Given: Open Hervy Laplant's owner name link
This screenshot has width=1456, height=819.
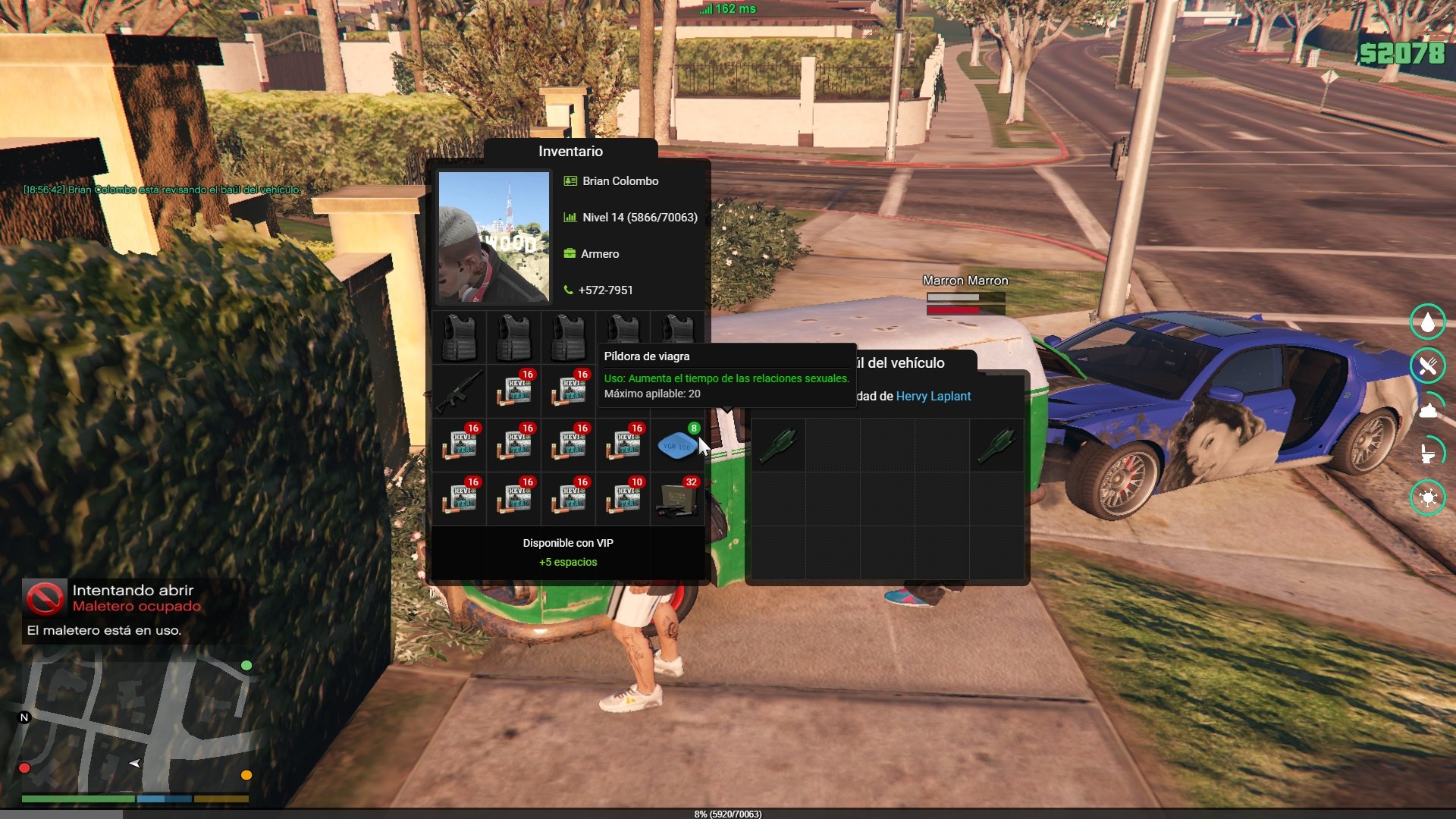Looking at the screenshot, I should click(933, 396).
